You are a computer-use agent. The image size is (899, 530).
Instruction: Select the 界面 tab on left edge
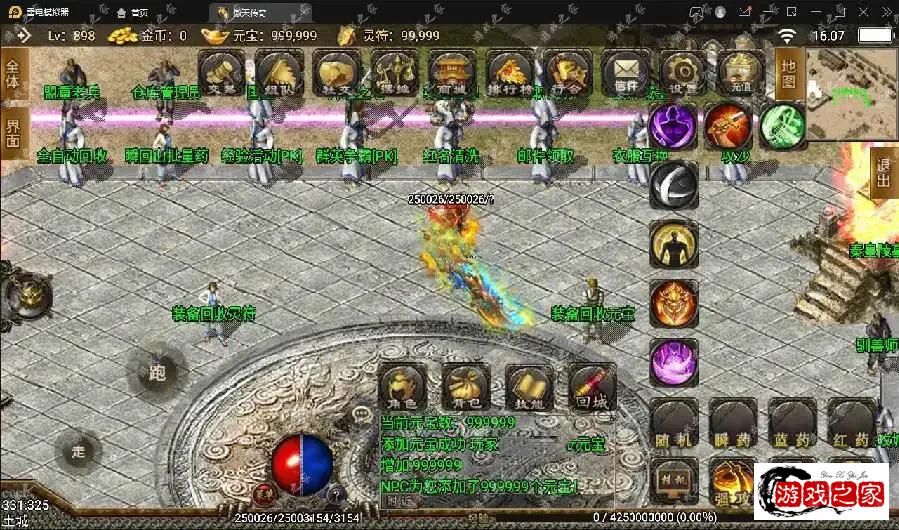click(13, 133)
